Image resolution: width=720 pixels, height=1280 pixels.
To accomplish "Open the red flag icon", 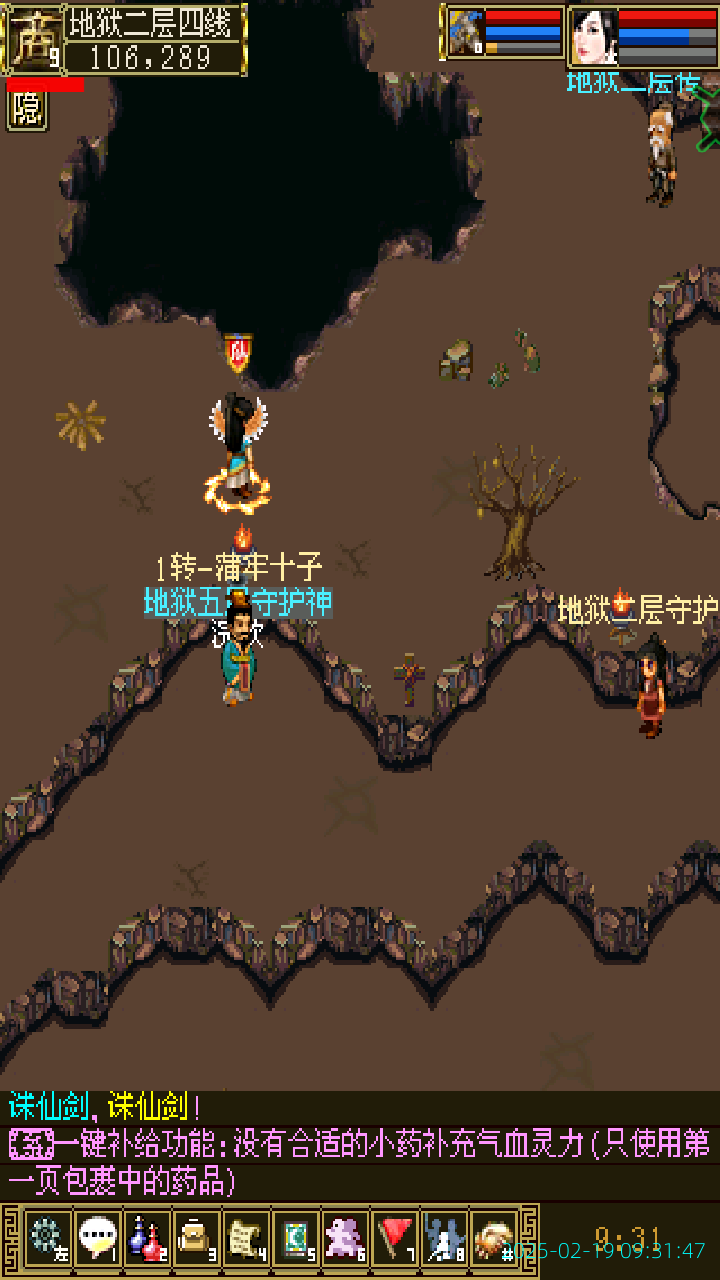I will (x=395, y=1239).
